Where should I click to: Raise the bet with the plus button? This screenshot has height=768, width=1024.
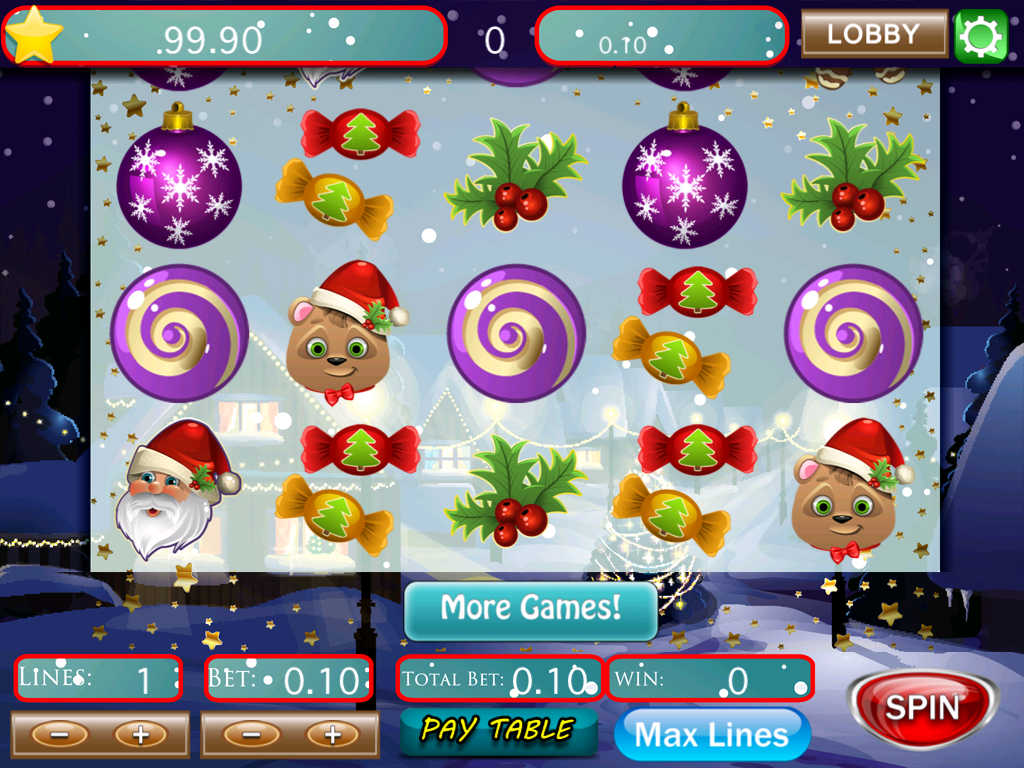coord(331,735)
